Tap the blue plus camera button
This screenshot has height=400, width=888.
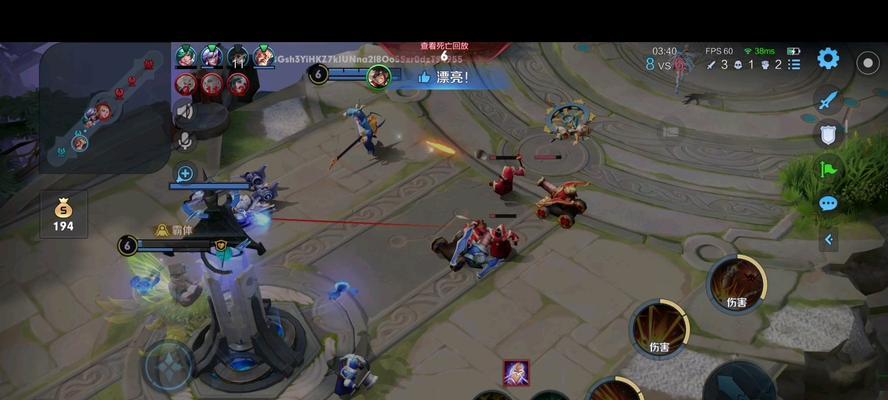[x=184, y=173]
